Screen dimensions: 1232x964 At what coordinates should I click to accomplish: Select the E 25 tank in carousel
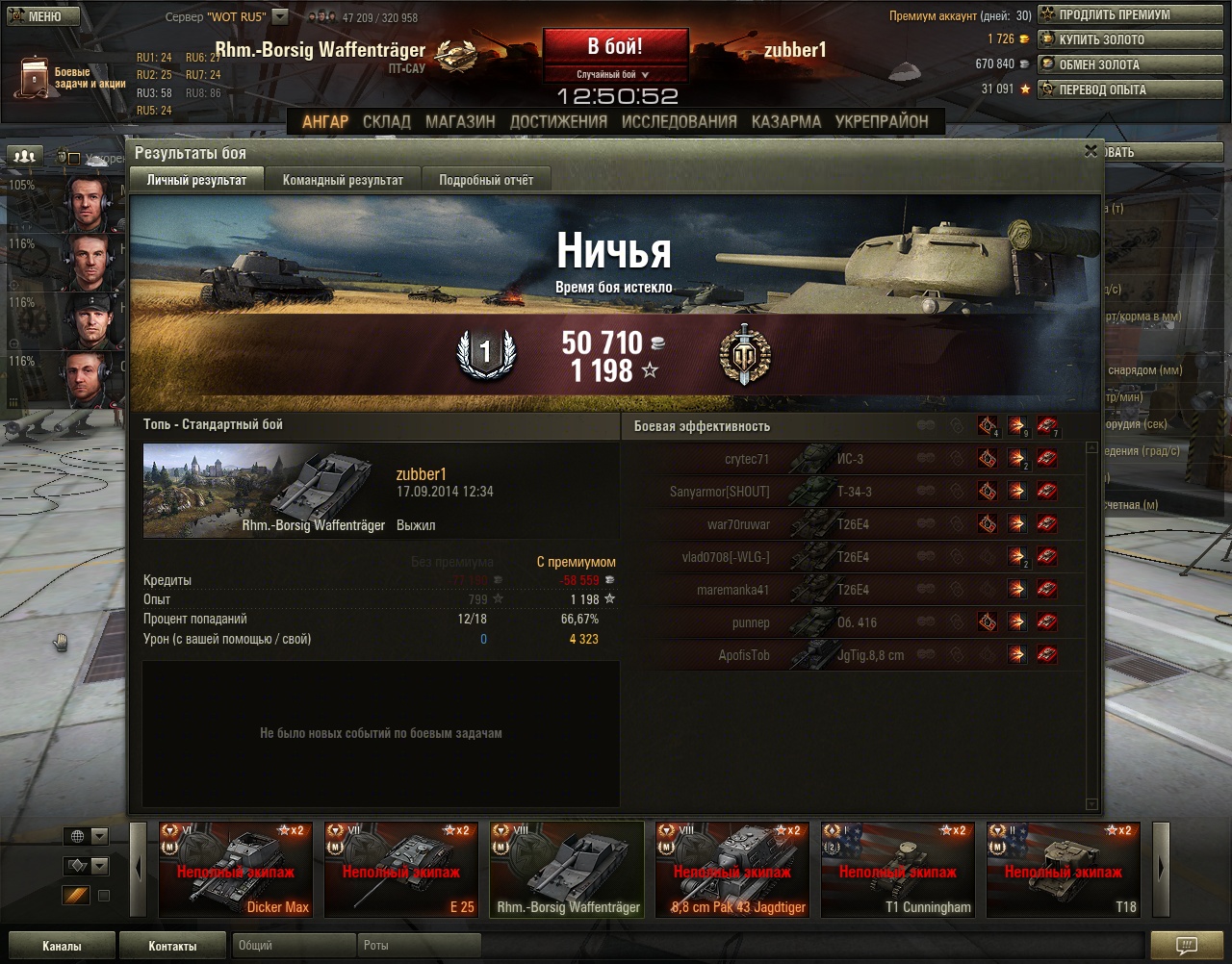401,869
